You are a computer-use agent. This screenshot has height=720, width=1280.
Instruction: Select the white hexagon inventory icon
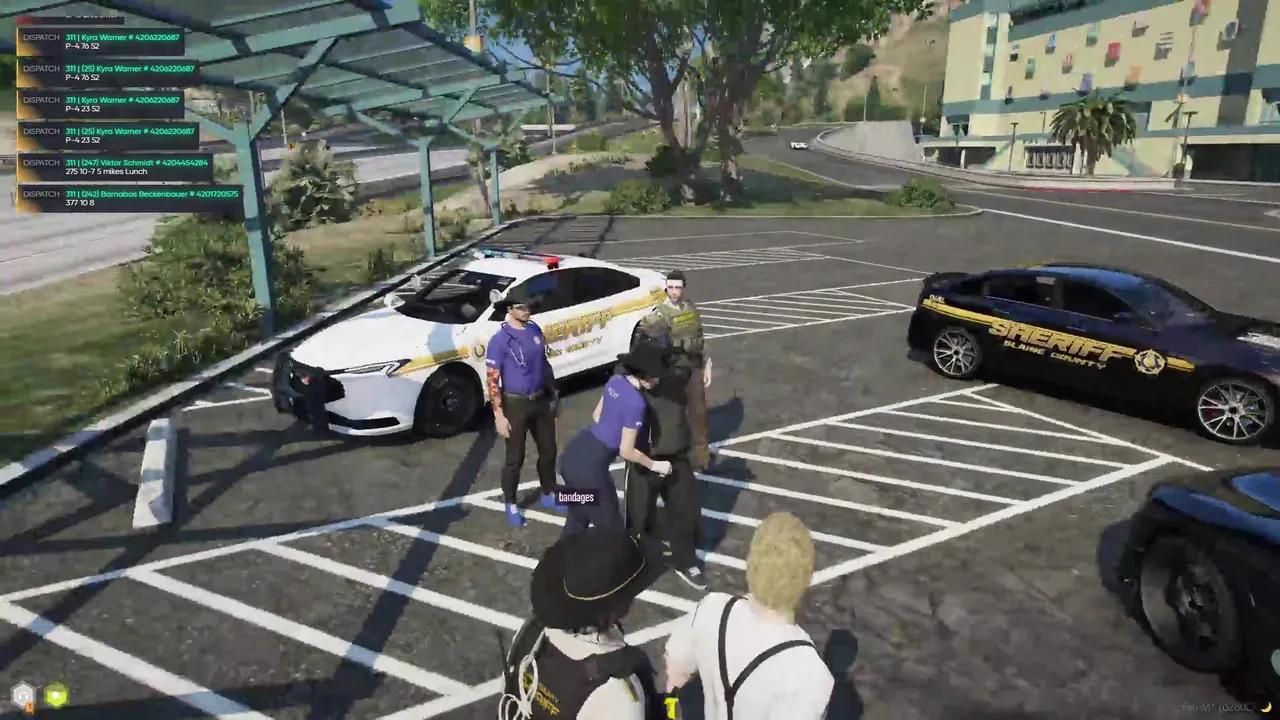(x=23, y=694)
